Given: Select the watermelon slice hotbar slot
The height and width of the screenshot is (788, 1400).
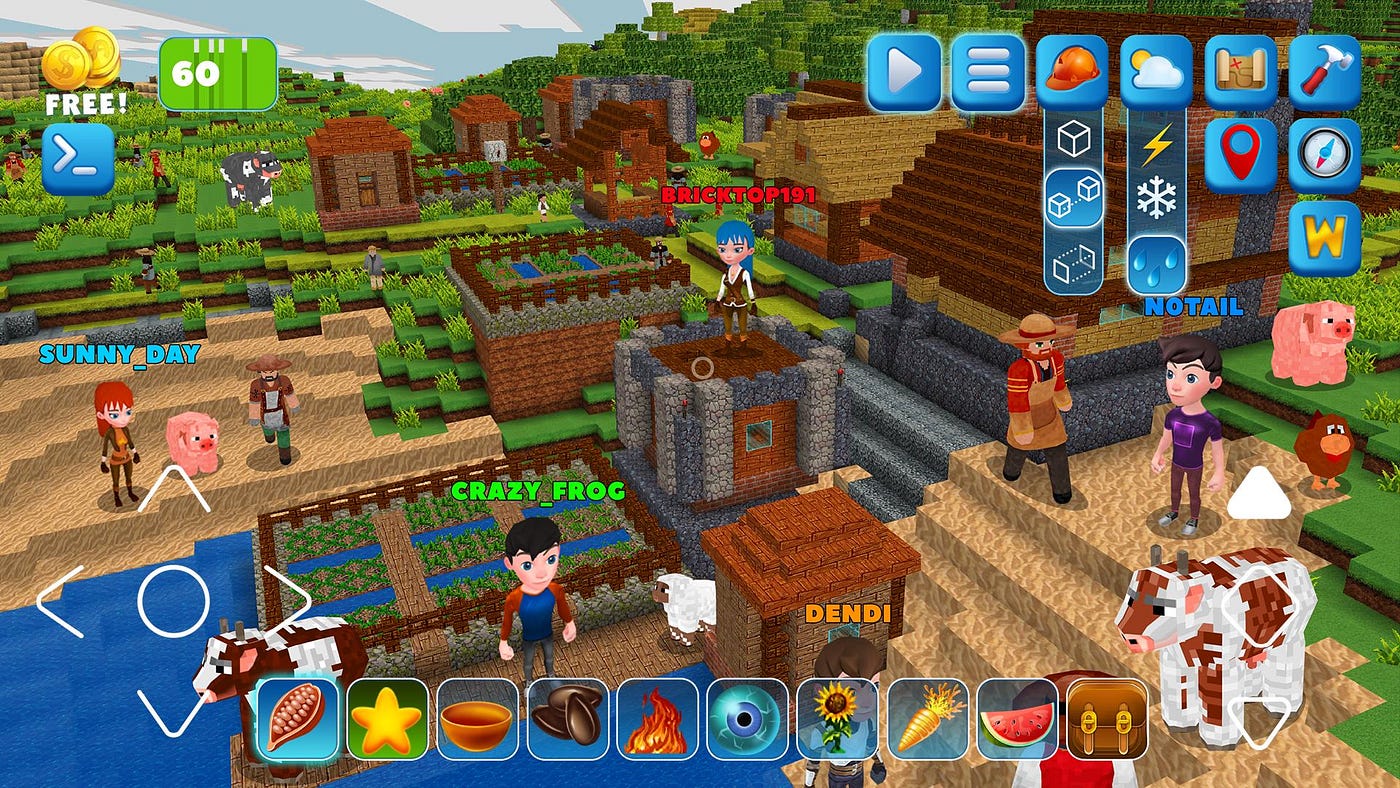Looking at the screenshot, I should coord(1017,719).
